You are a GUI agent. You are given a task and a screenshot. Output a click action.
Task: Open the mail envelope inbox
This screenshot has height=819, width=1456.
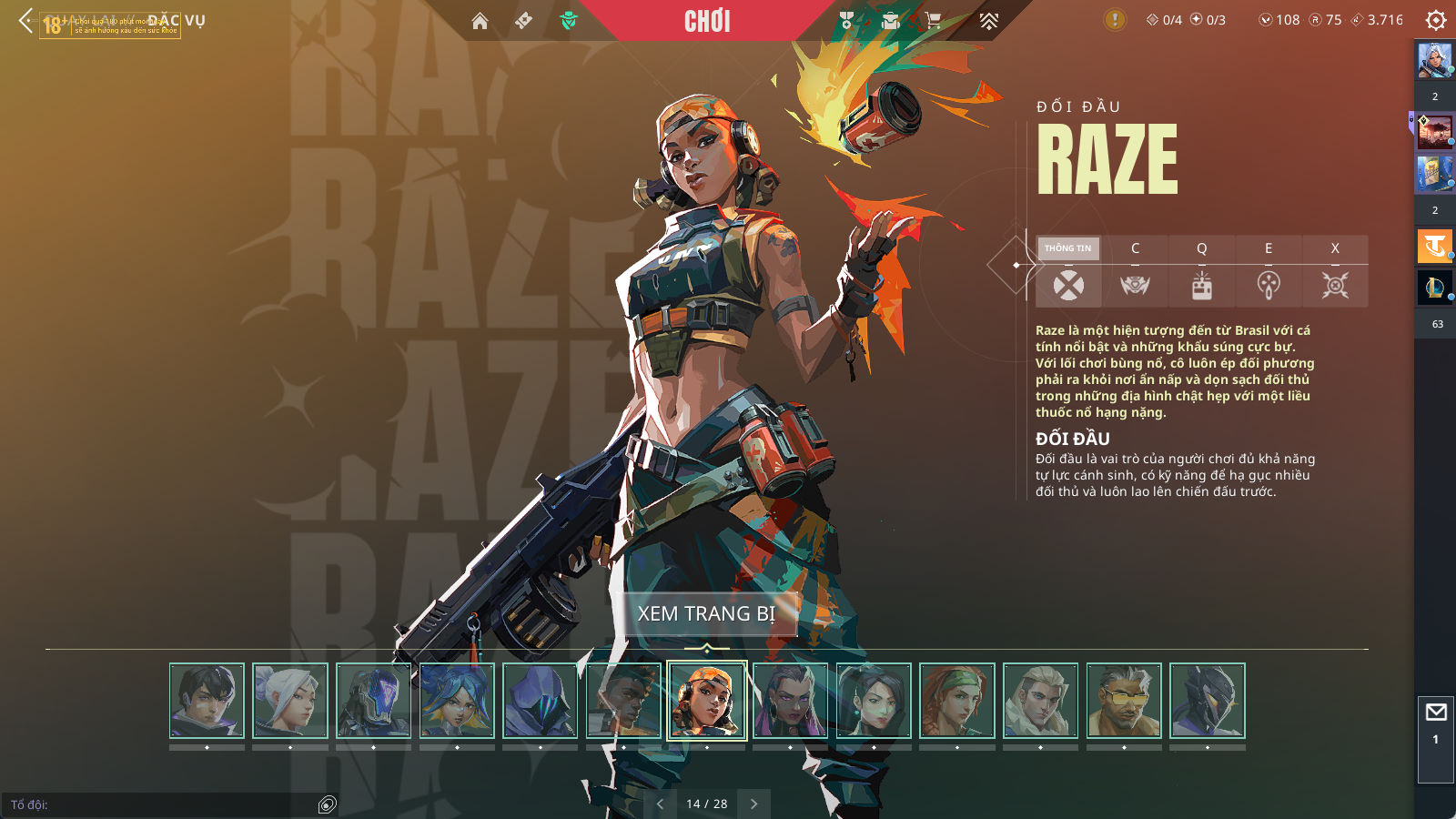click(1436, 713)
